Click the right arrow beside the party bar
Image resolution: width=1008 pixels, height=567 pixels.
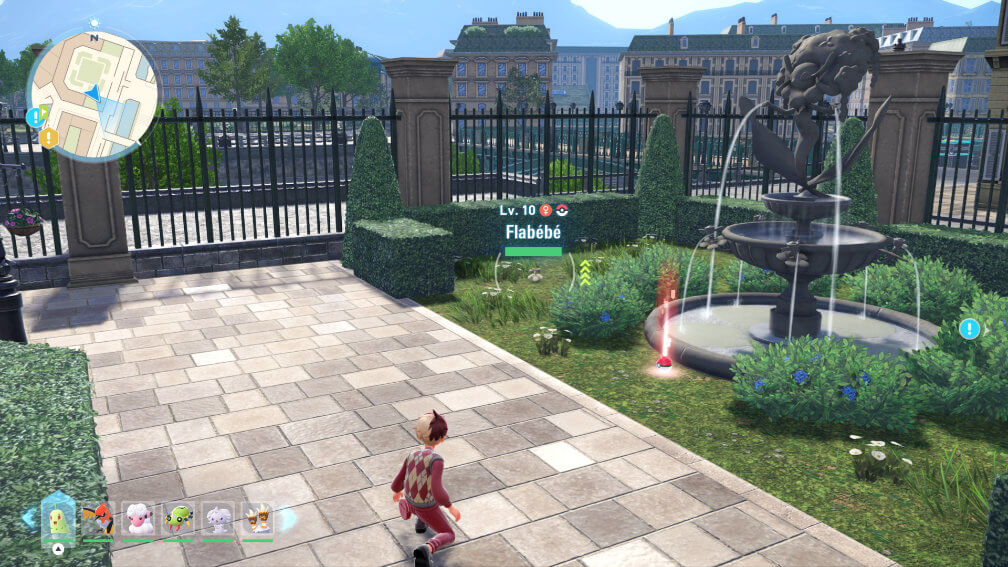click(288, 519)
